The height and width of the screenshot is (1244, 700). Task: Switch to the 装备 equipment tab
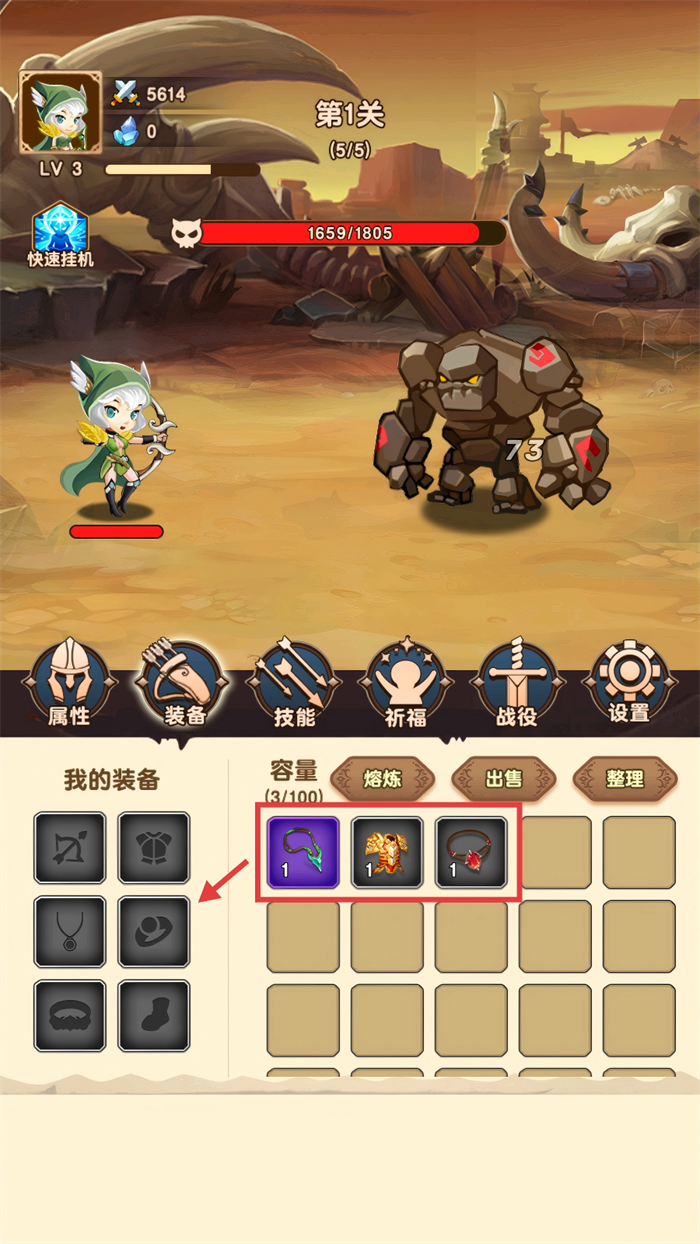click(182, 685)
